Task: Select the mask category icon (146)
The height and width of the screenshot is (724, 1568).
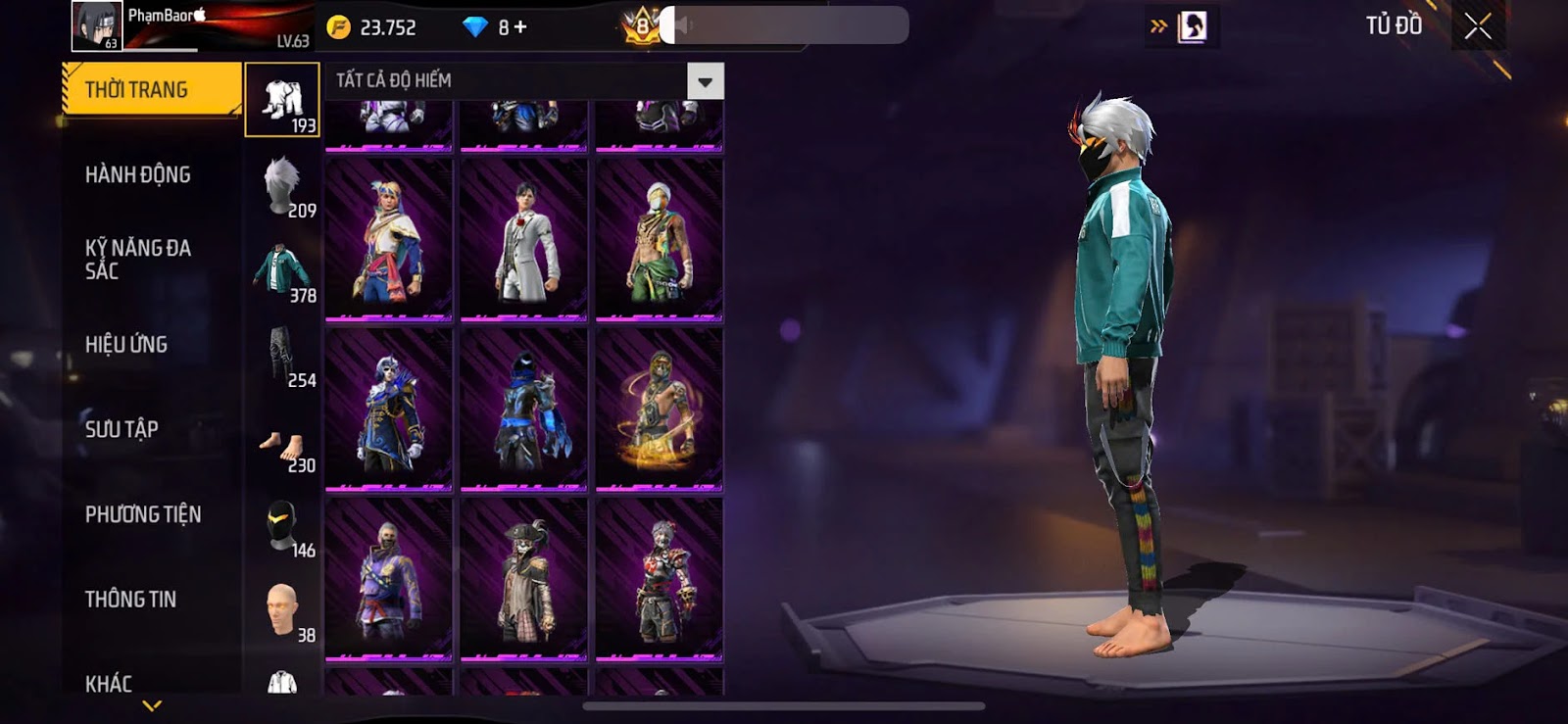Action: coord(283,526)
